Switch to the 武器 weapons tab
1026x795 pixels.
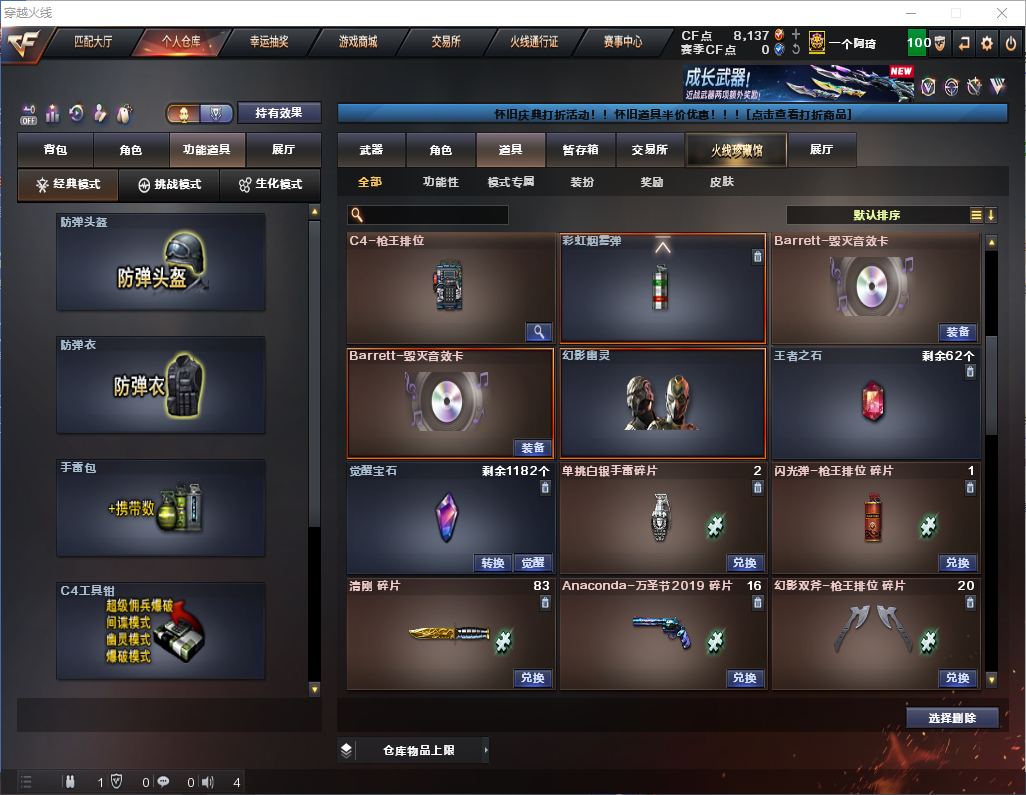click(x=371, y=150)
